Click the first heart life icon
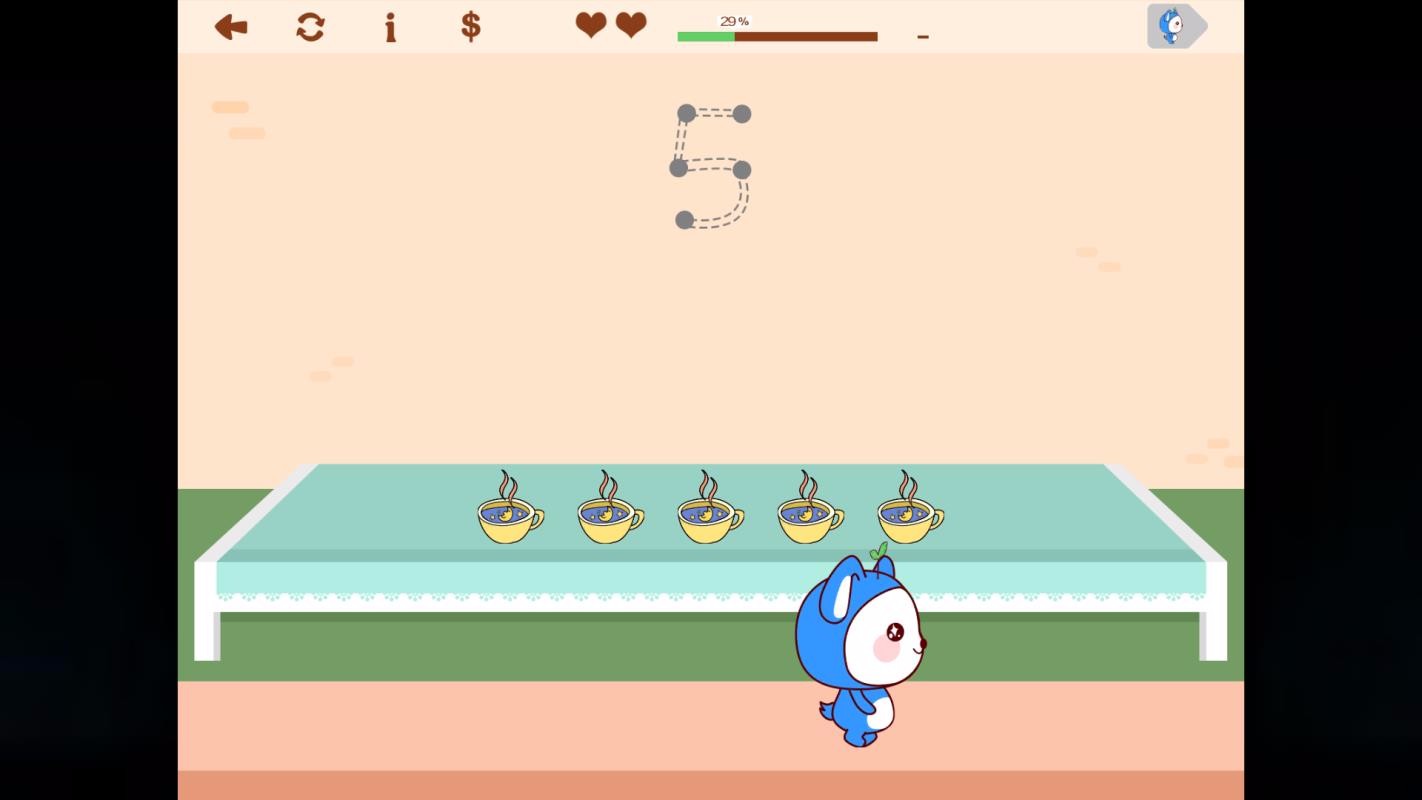 click(x=590, y=26)
